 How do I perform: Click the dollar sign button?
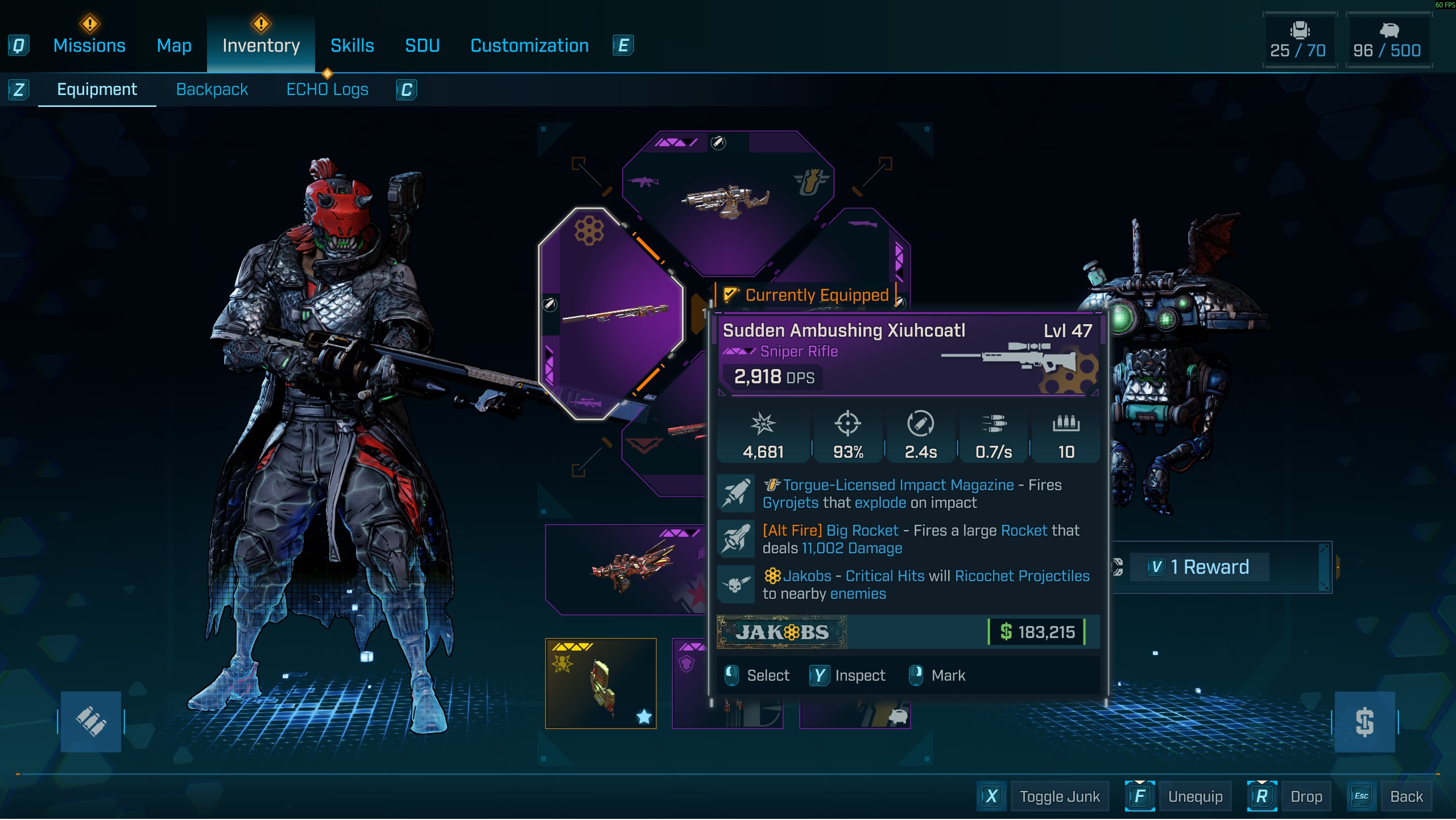[x=1364, y=722]
